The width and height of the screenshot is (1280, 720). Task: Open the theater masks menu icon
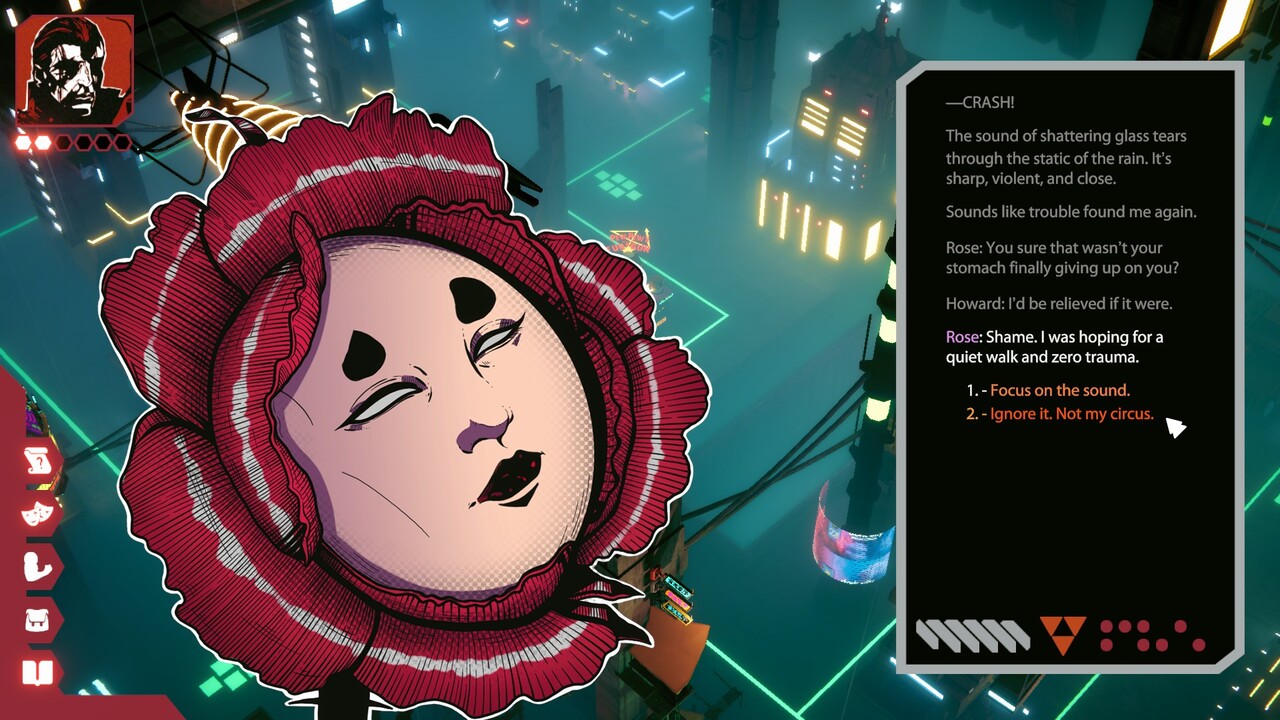38,514
